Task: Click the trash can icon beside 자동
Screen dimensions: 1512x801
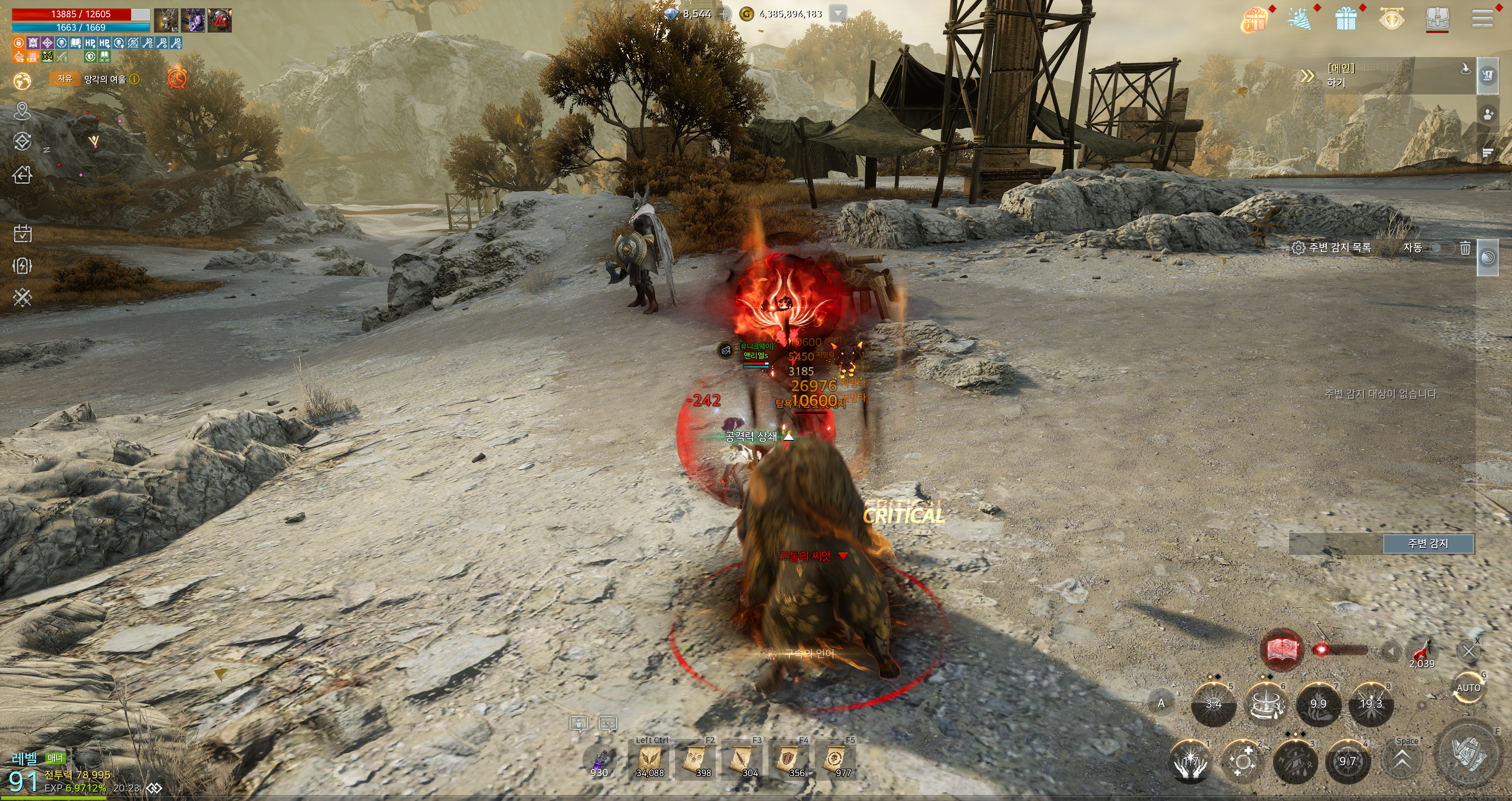Action: pos(1465,248)
